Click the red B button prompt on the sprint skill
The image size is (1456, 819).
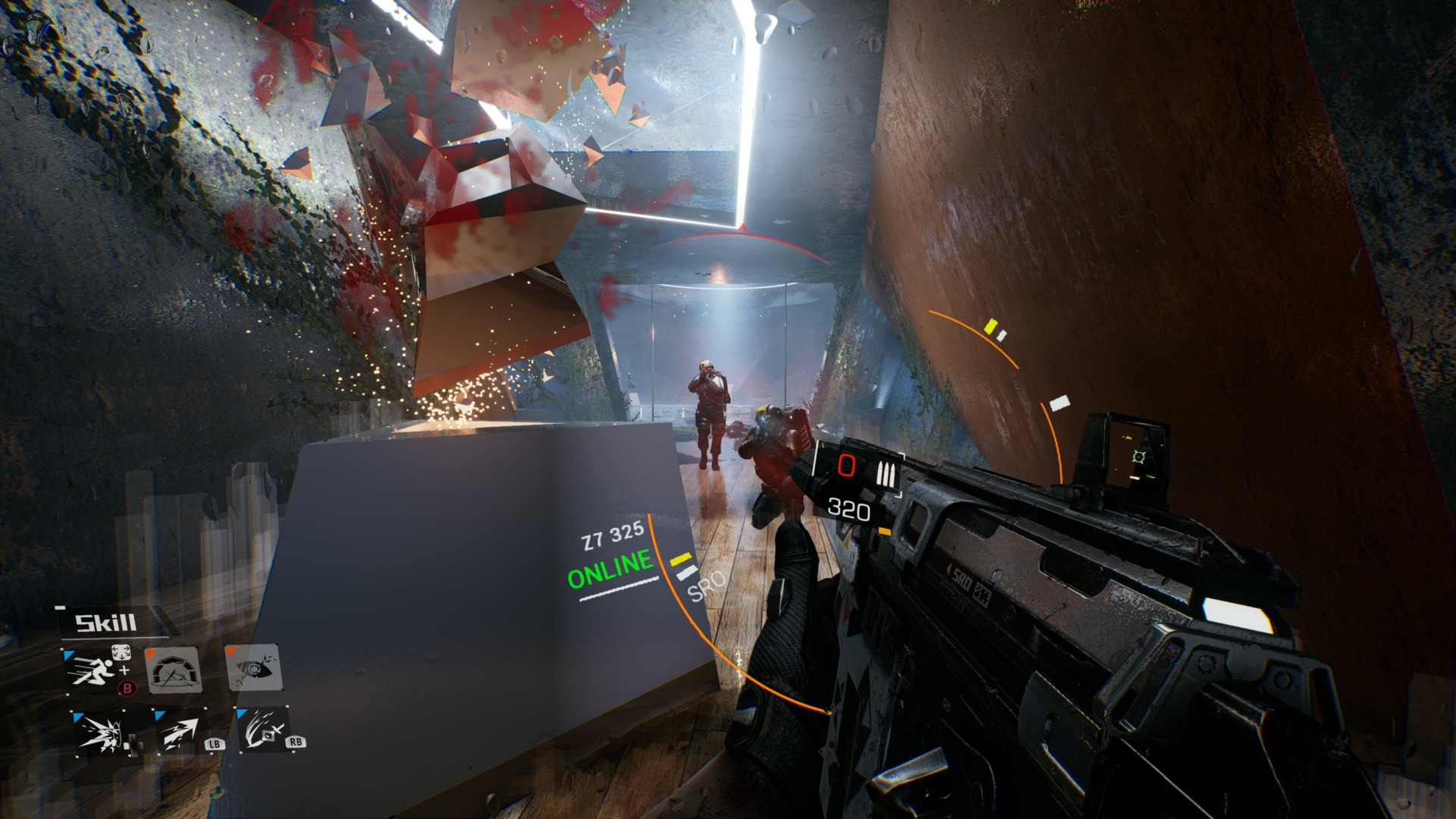tap(127, 689)
